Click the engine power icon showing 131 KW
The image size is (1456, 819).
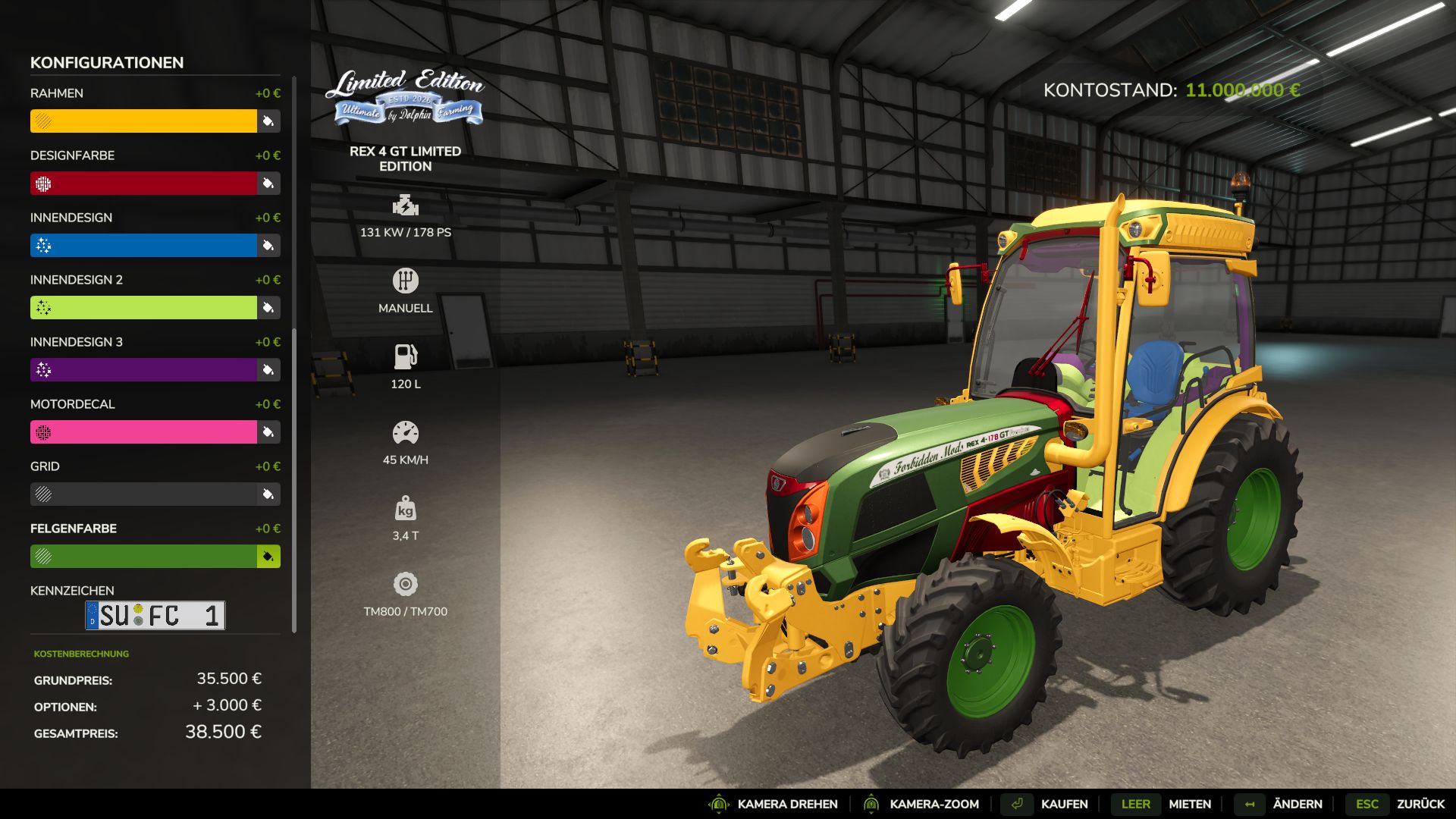[406, 206]
